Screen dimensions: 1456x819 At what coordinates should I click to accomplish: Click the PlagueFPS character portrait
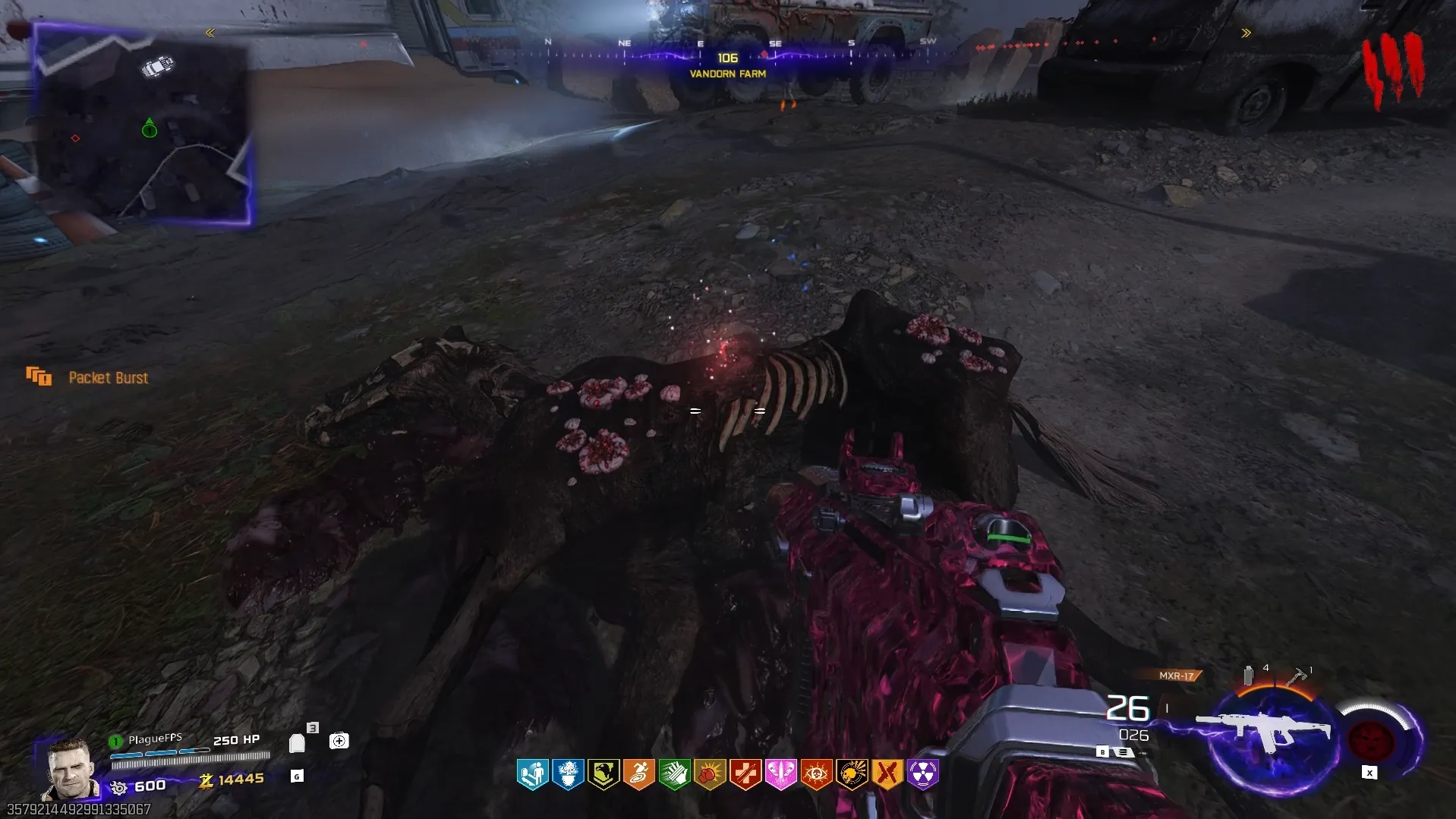point(70,768)
